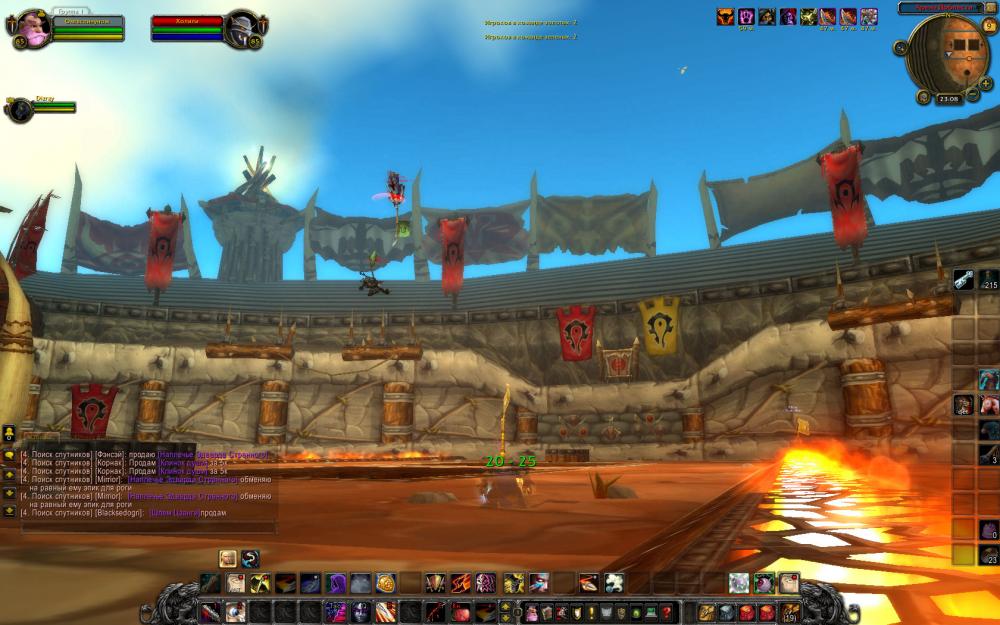Open the backpack showing 19 free slots

click(790, 611)
